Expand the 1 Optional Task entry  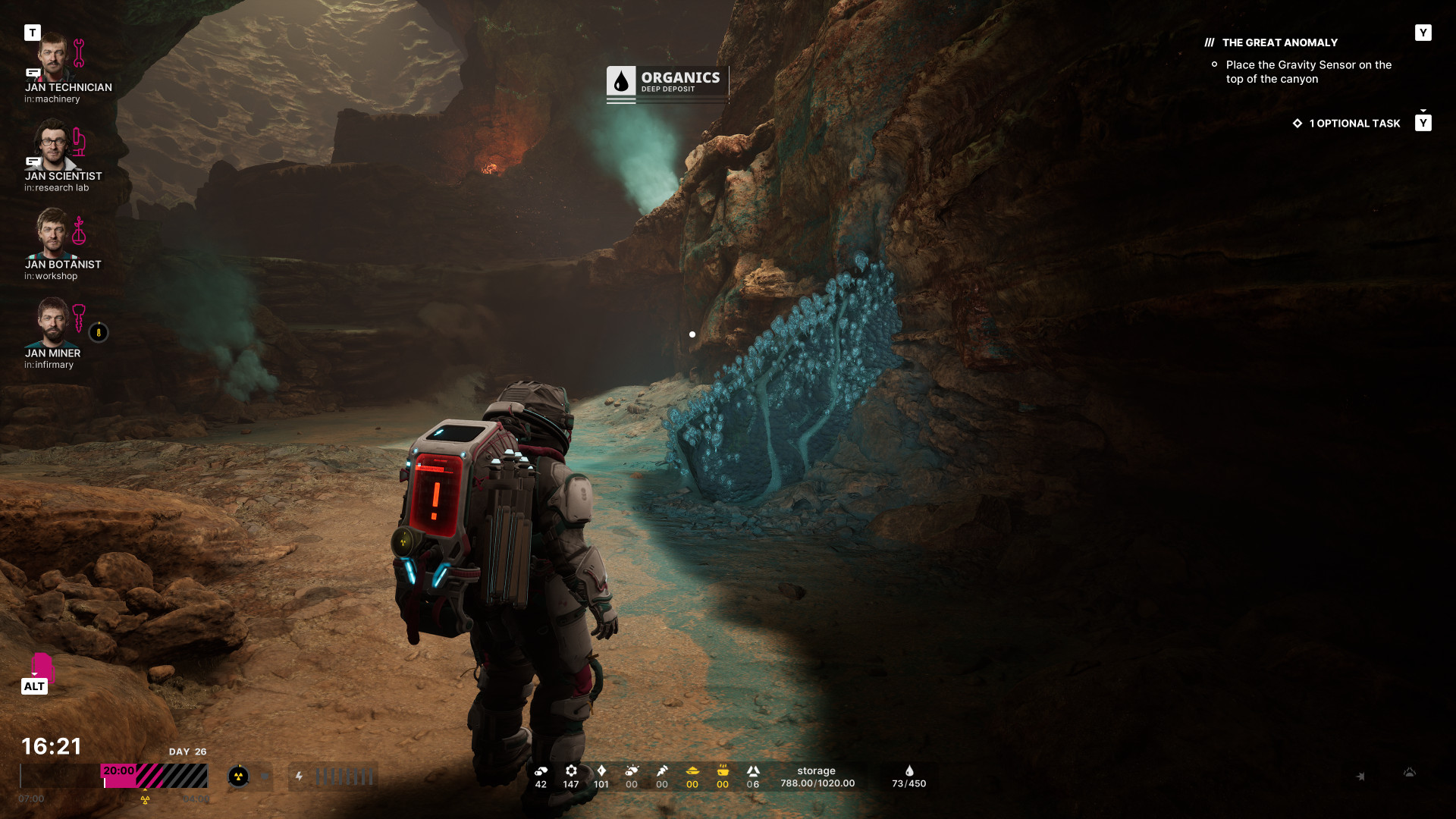(x=1354, y=124)
